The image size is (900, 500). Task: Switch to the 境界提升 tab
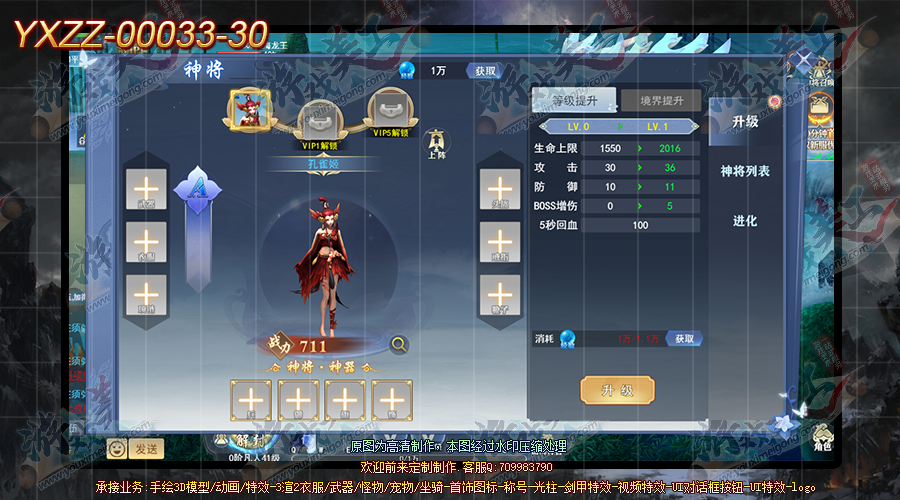pyautogui.click(x=659, y=101)
